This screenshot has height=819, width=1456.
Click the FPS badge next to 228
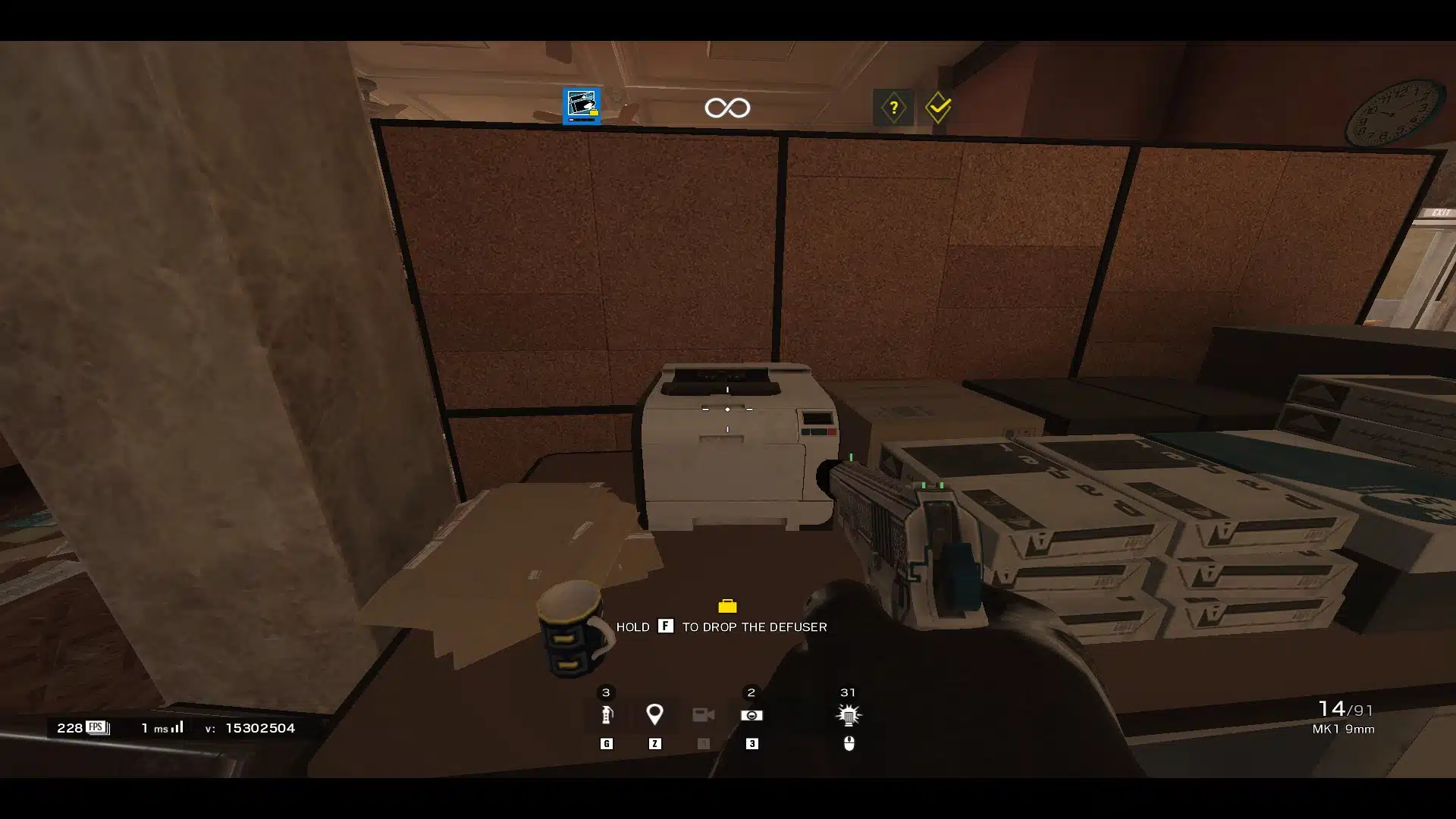click(x=96, y=726)
